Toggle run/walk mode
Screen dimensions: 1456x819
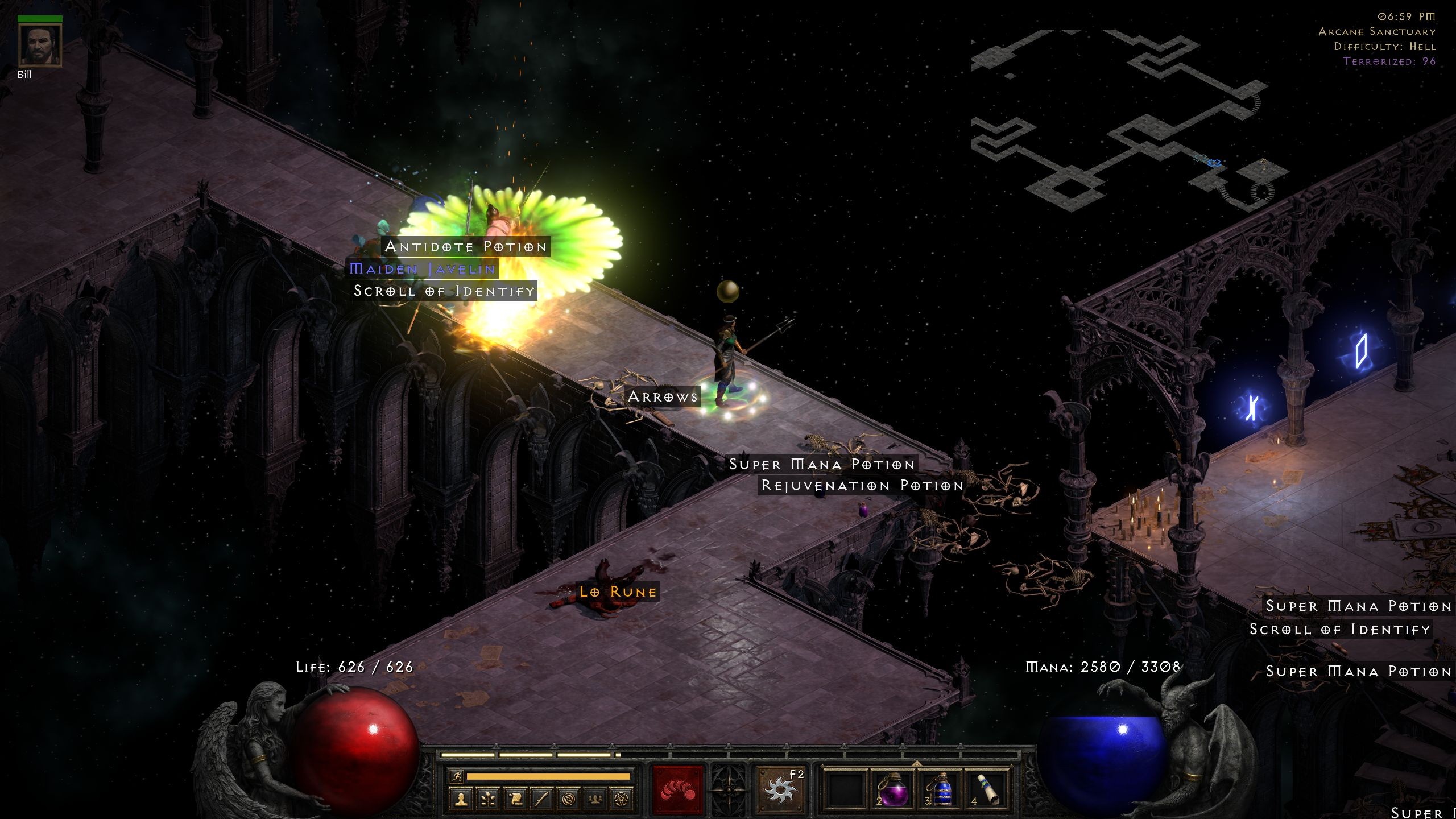pyautogui.click(x=457, y=776)
